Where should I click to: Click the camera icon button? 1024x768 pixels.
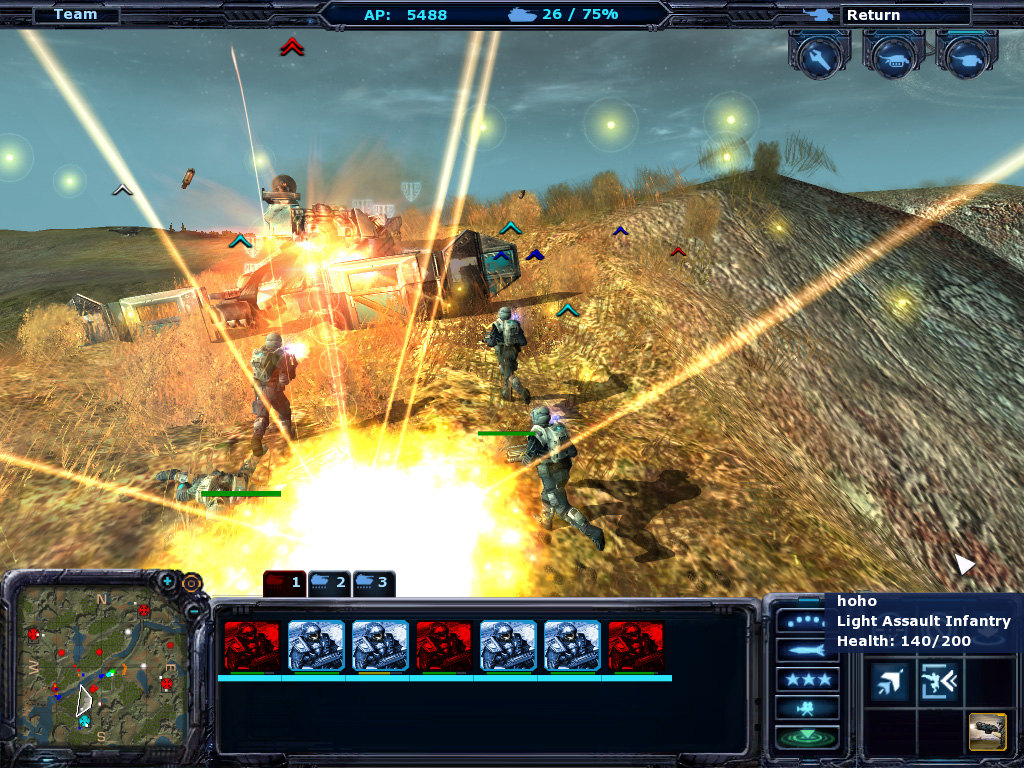806,709
